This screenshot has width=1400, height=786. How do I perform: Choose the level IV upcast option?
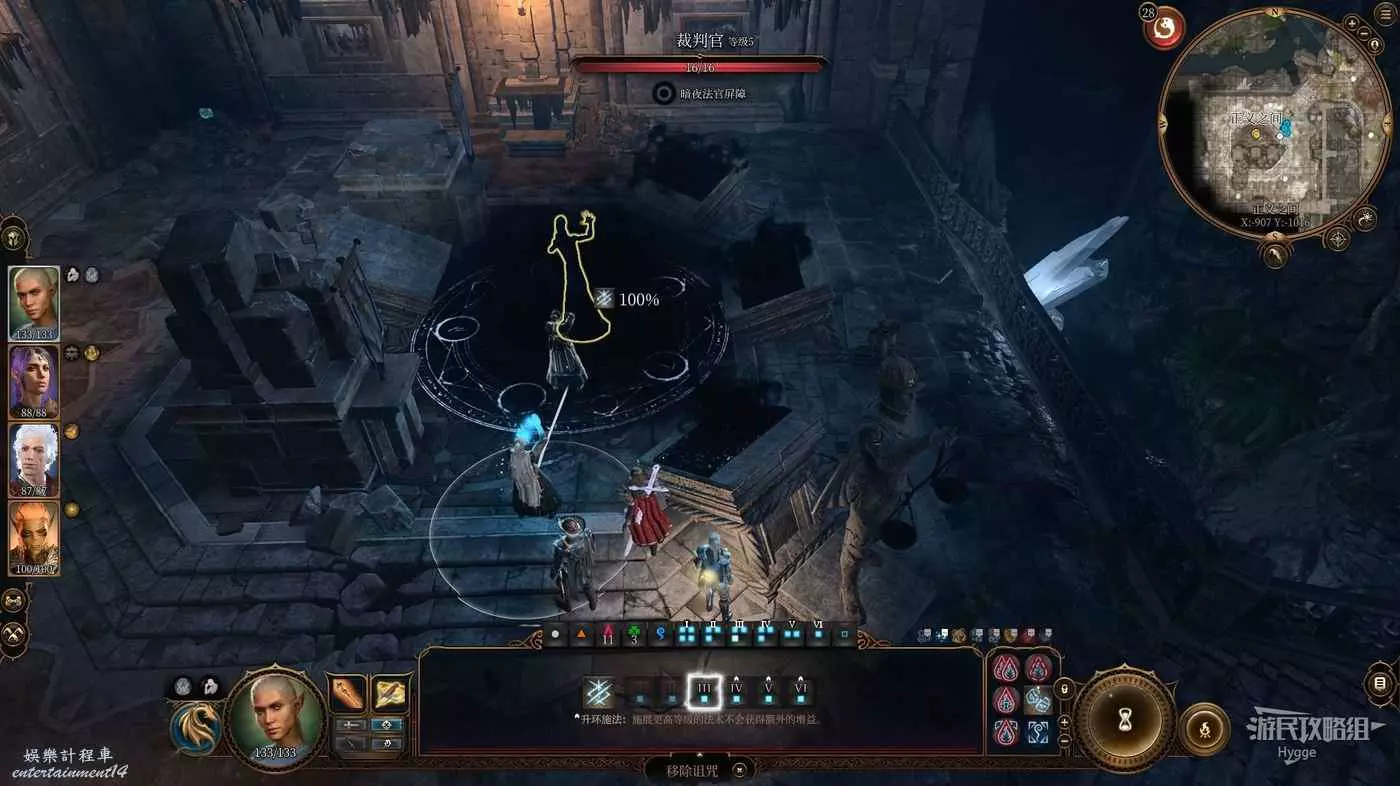[737, 691]
